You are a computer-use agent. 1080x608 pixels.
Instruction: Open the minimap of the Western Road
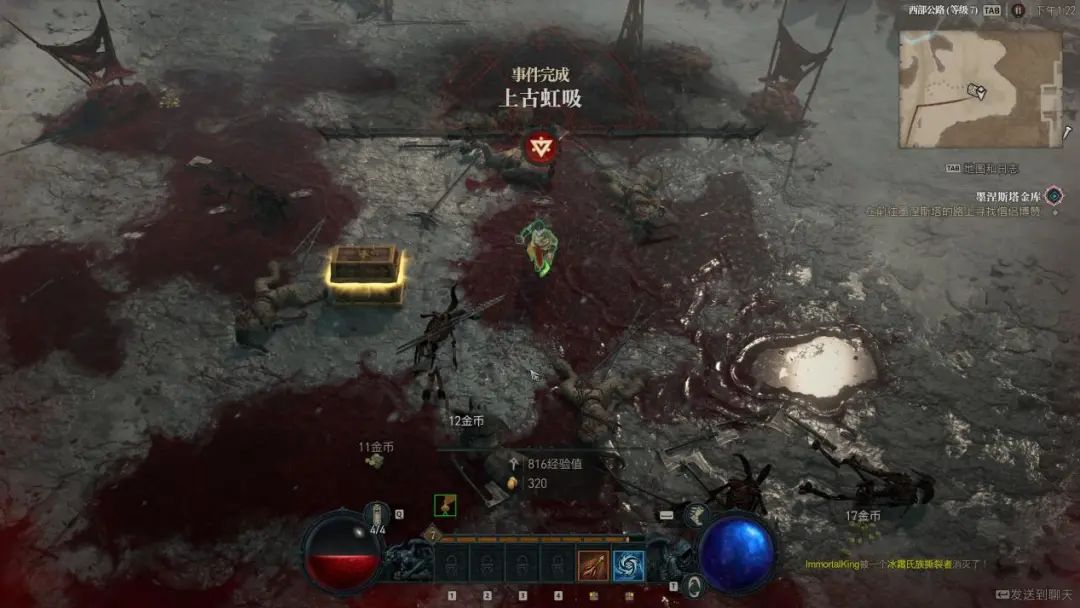[979, 89]
